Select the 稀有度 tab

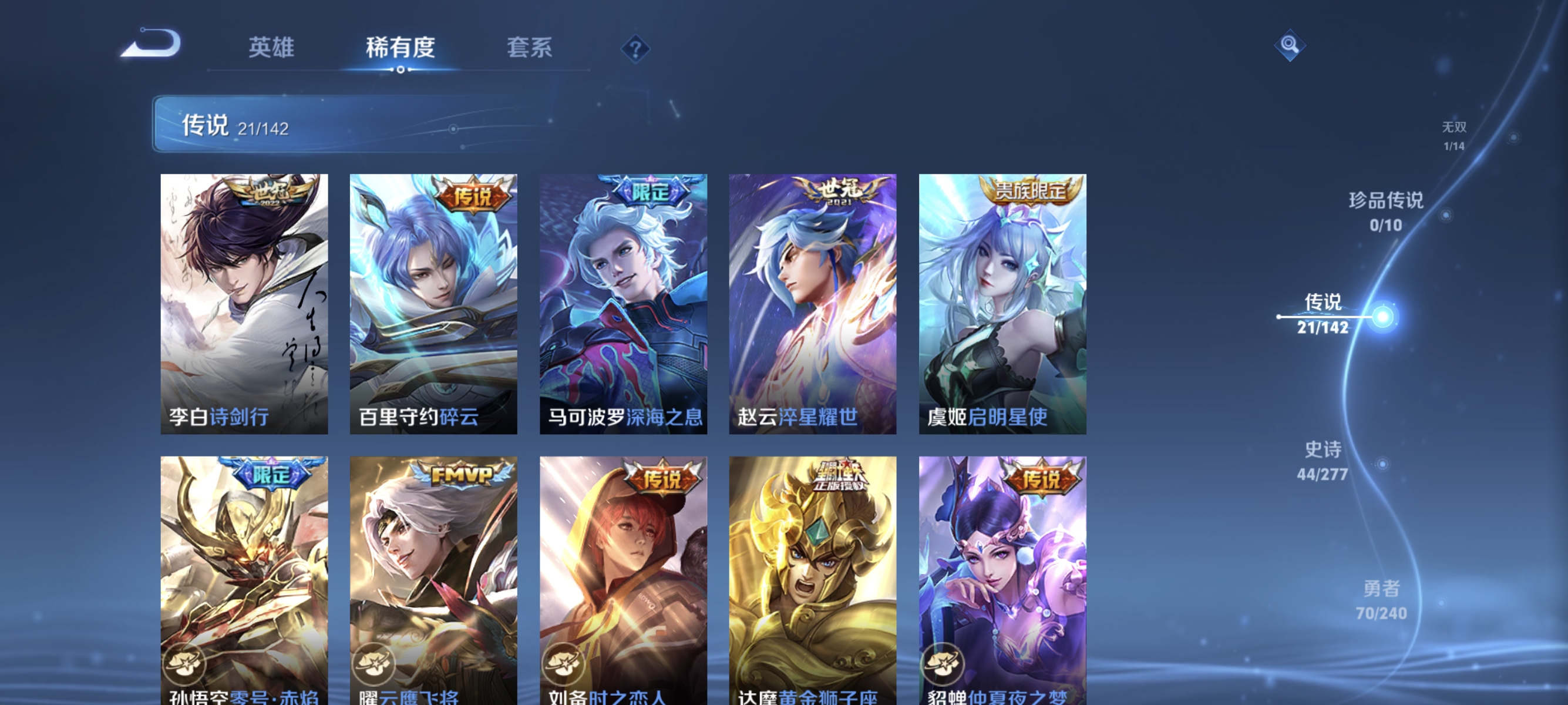coord(402,49)
